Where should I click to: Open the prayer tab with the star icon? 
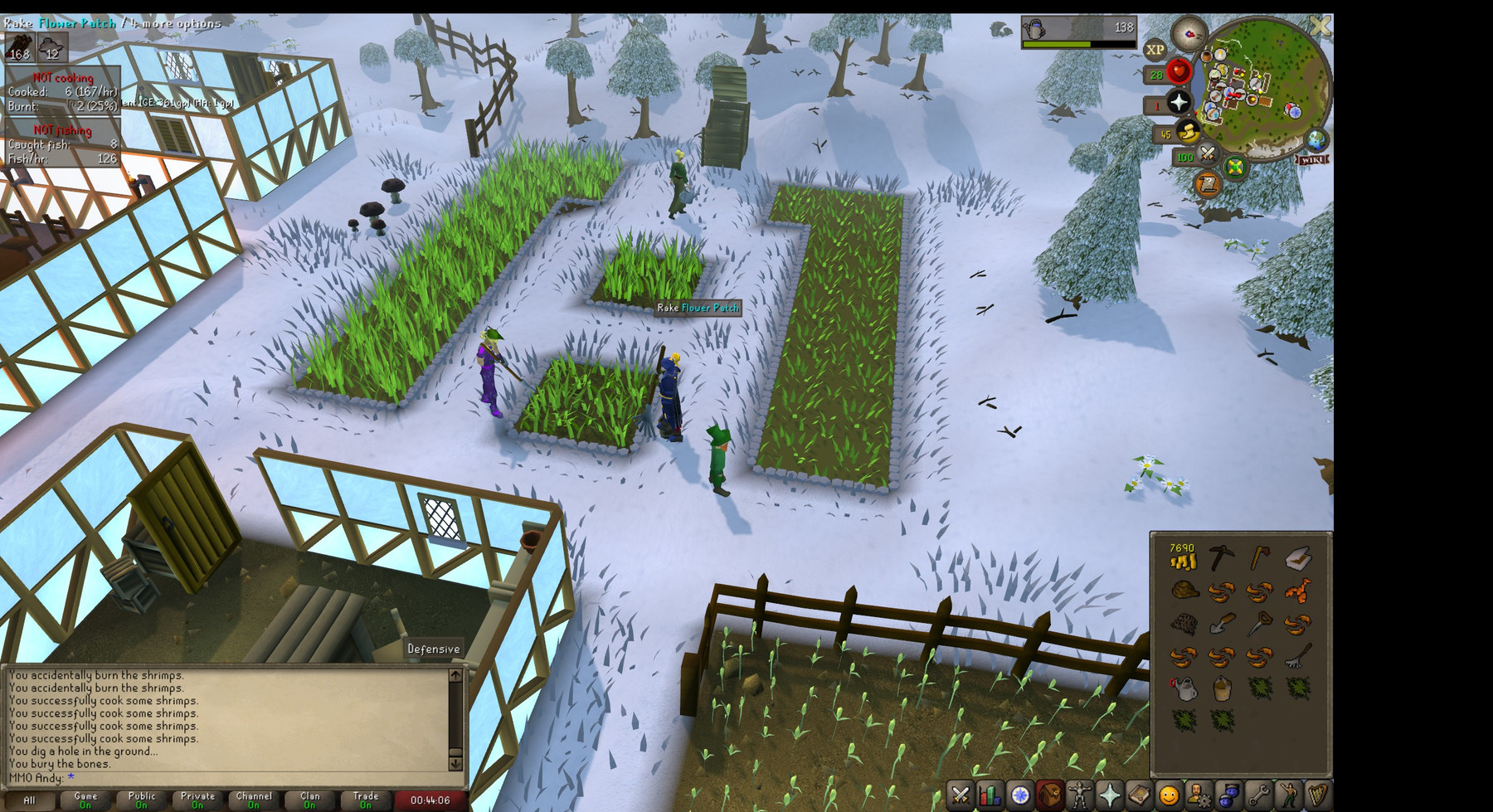(1109, 795)
